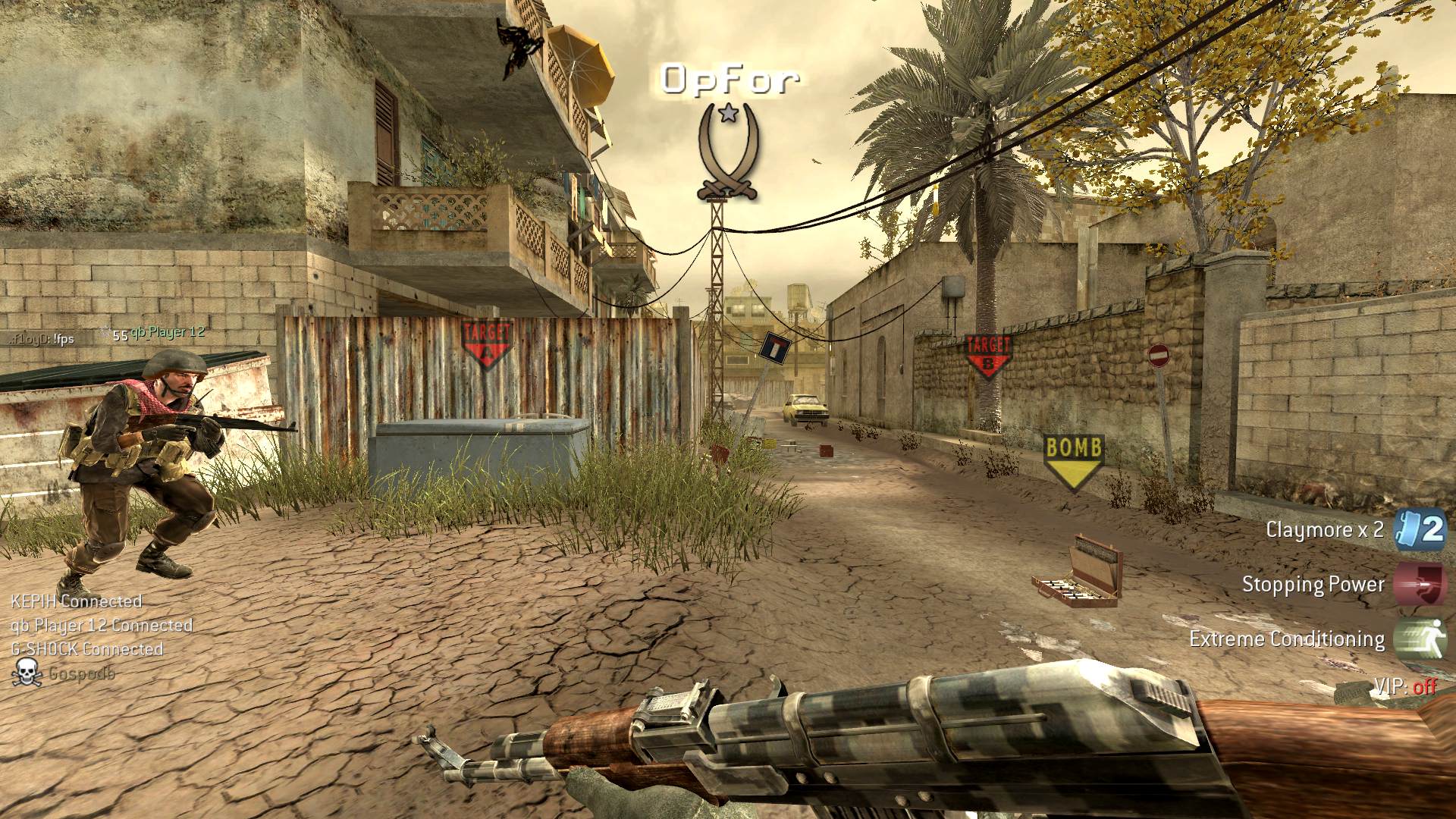Click the skull icon beside Gospodb
This screenshot has height=819, width=1456.
coord(27,673)
